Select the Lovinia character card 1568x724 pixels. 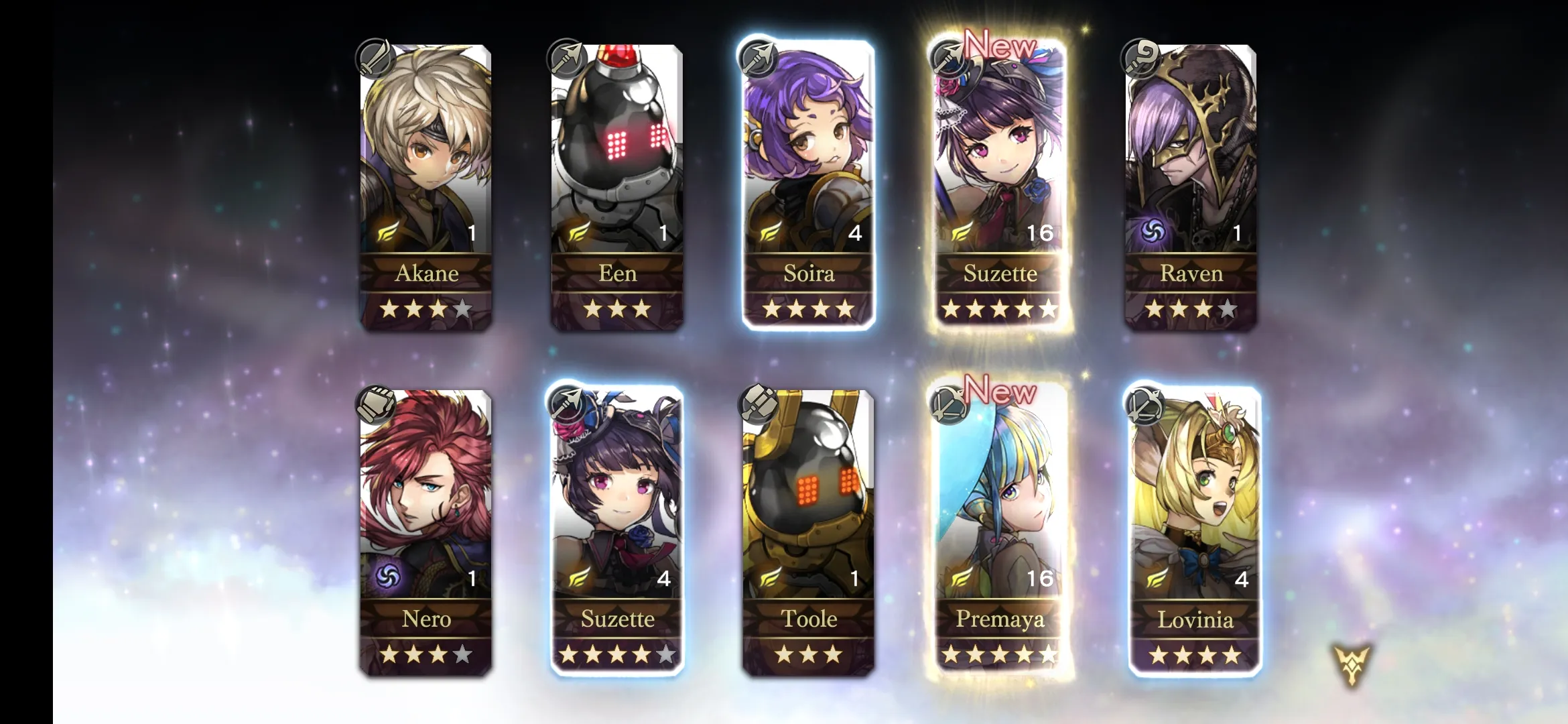point(1195,532)
